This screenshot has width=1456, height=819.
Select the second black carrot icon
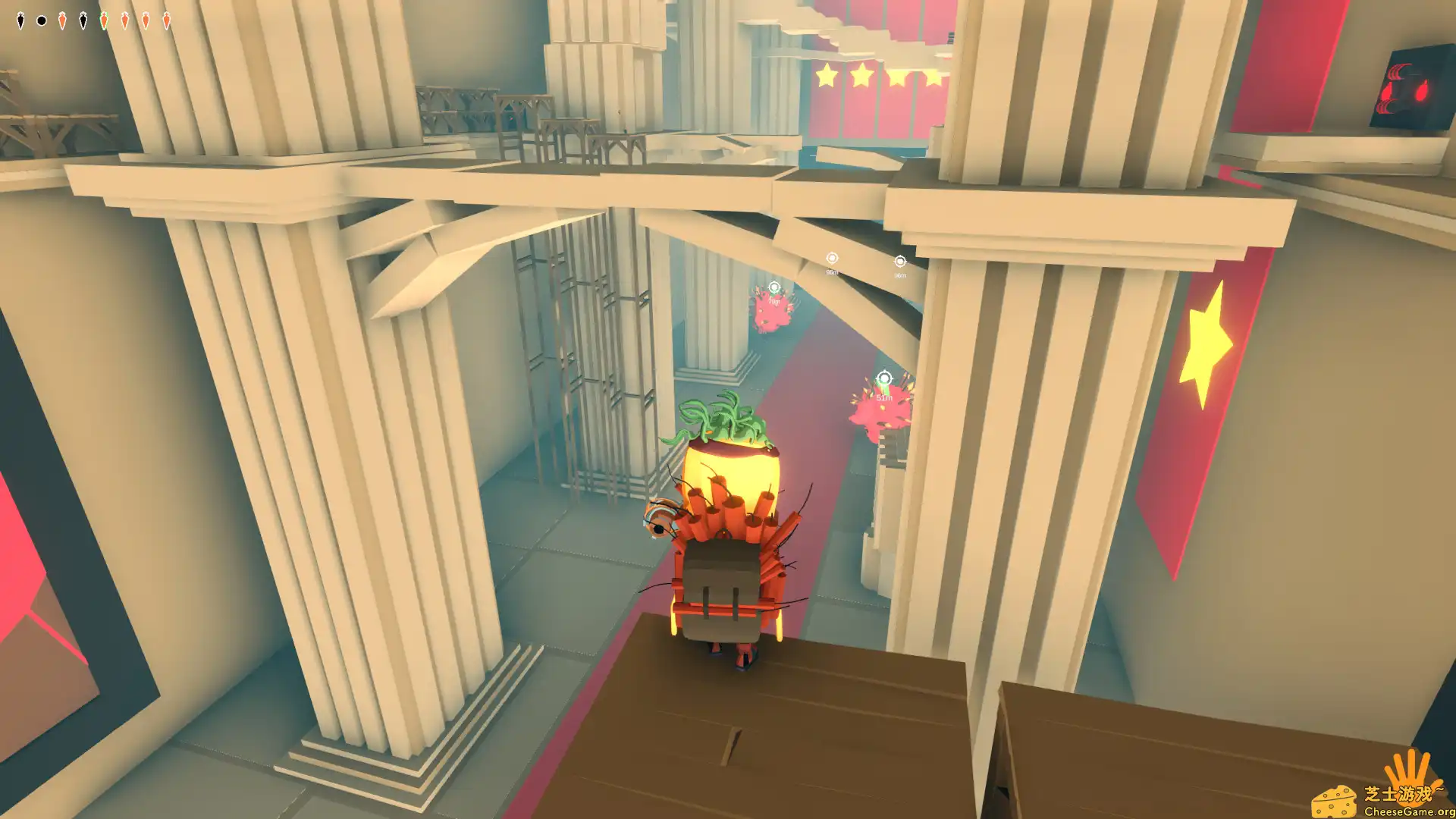[83, 20]
